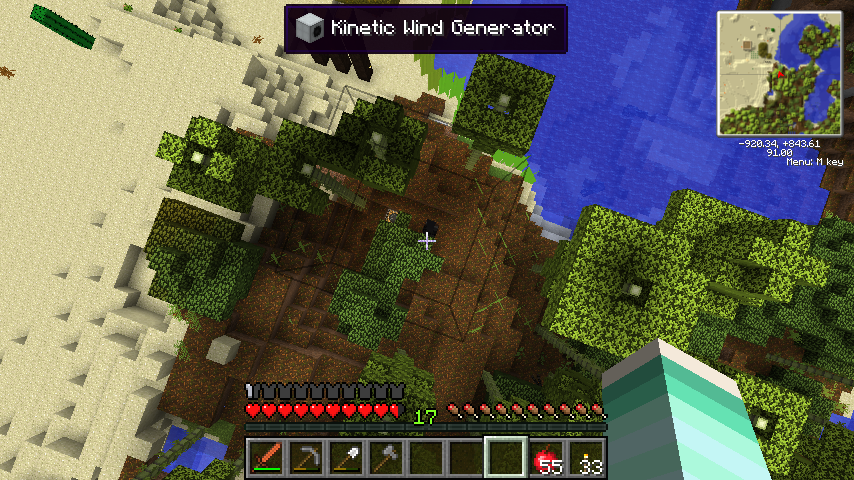Select the torch stack of 33
Screen dimensions: 854x480
(586, 458)
